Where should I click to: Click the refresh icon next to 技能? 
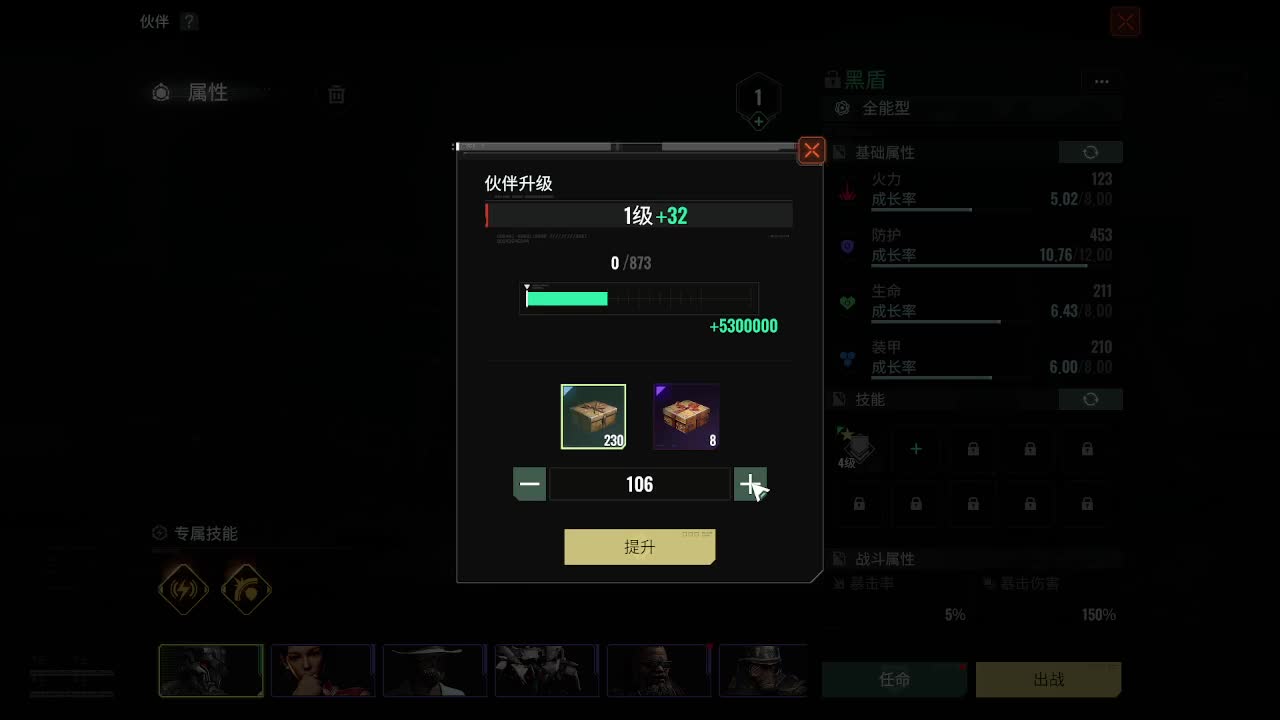coord(1090,399)
